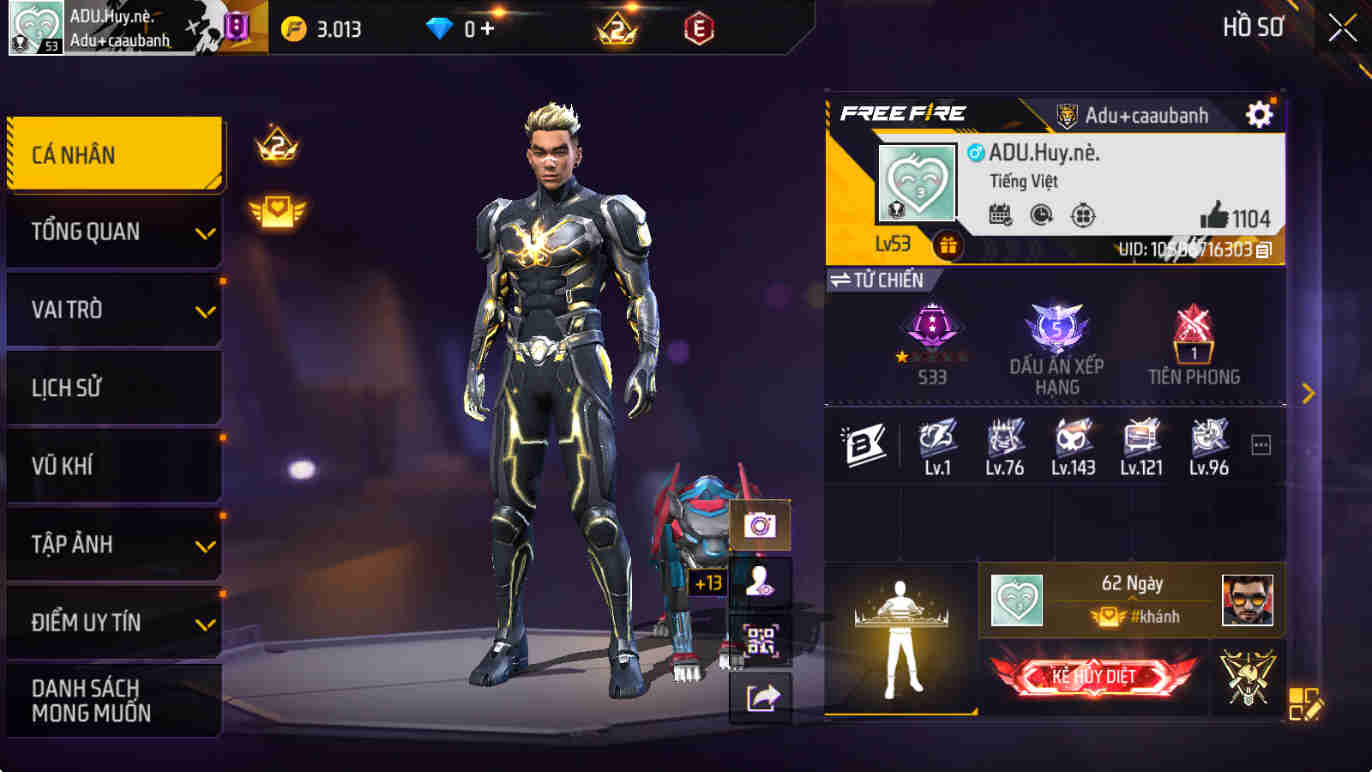Select the QR code icon near the pet
Screen dimensions: 1372x772
point(762,638)
